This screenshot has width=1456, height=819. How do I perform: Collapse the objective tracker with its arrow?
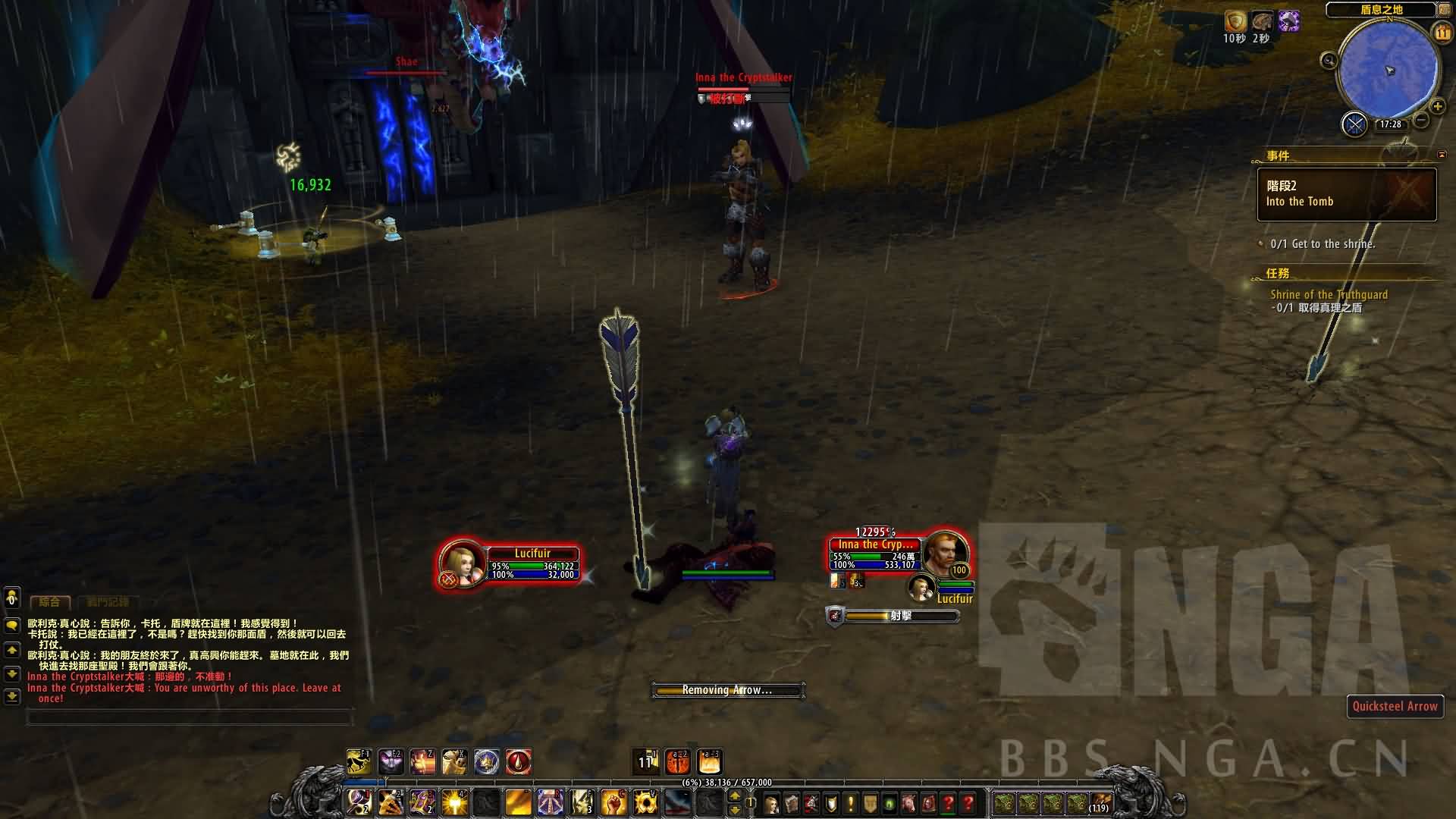coord(1442,155)
